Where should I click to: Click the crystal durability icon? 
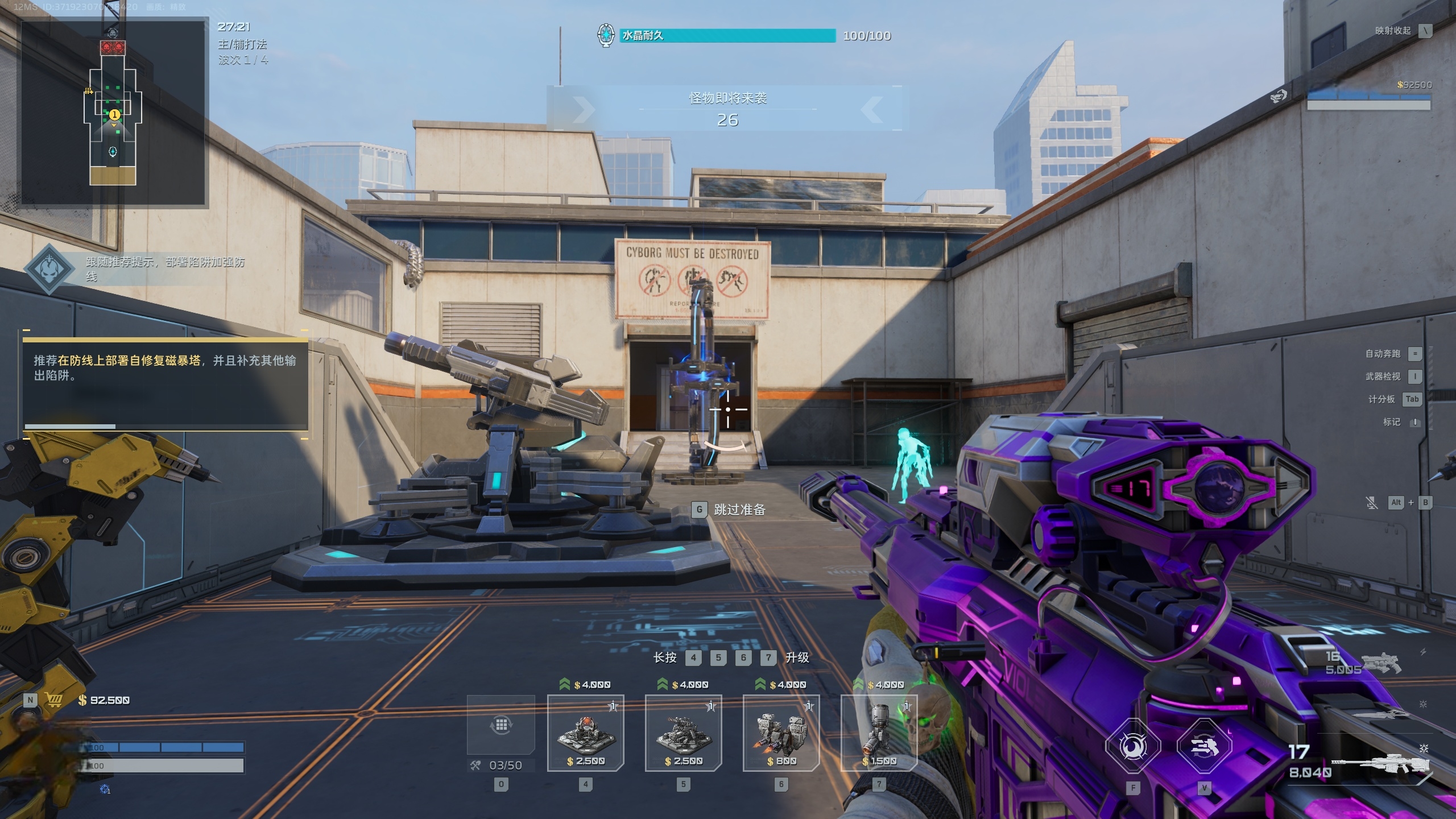[x=606, y=35]
